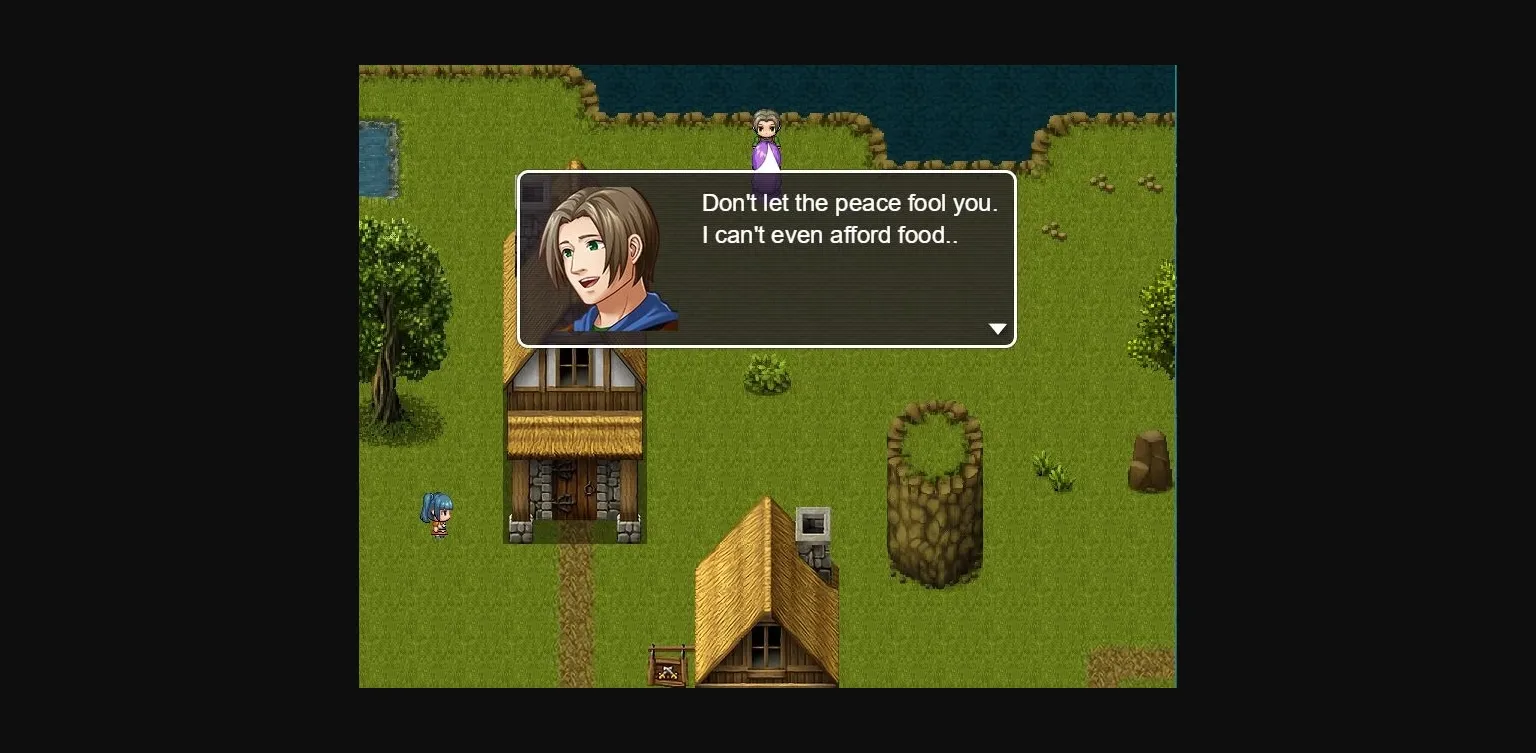
Task: Select the blue-haired player character sprite
Action: click(437, 515)
